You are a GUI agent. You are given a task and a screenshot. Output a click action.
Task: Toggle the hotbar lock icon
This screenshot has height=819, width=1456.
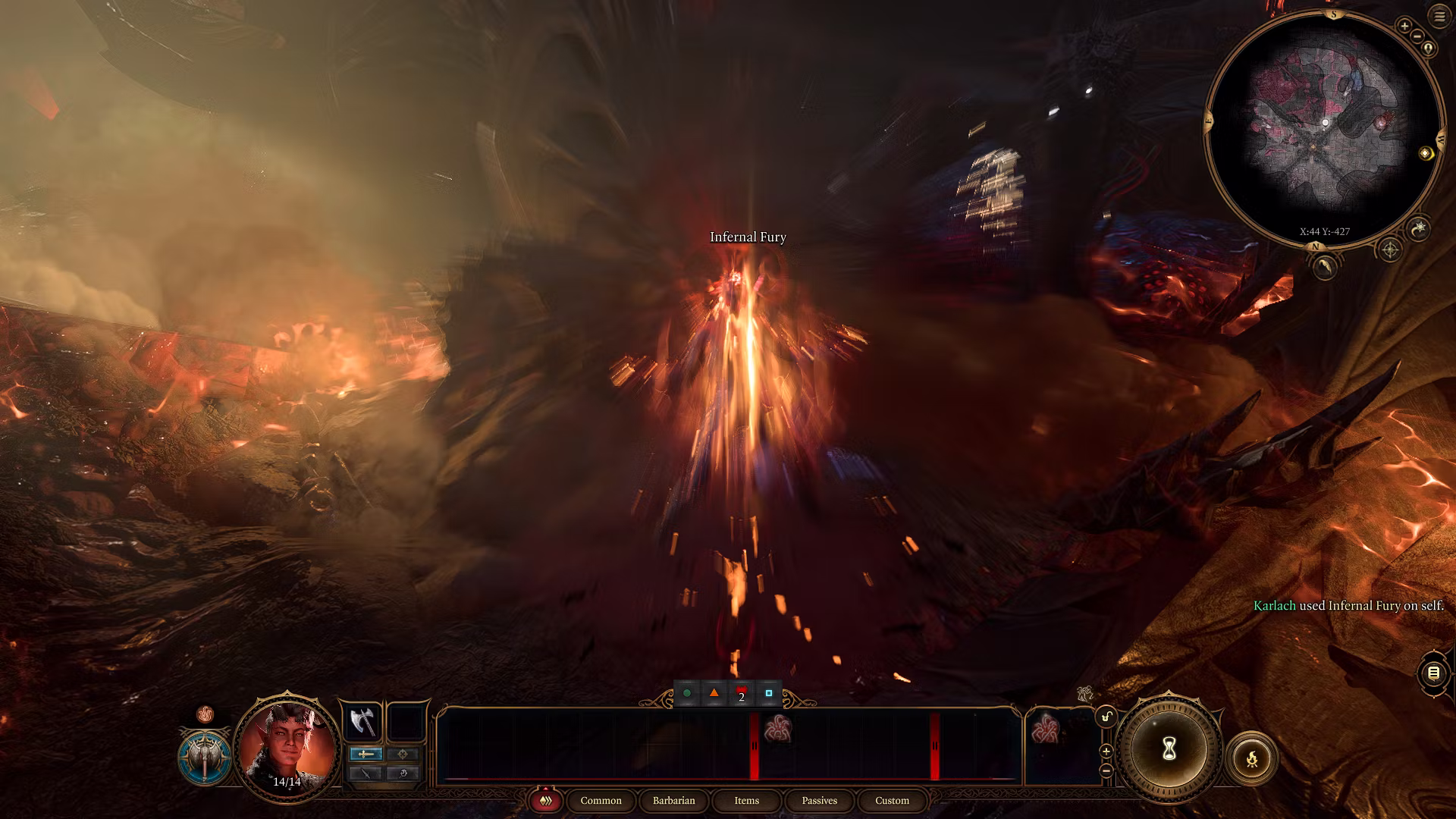tap(1106, 717)
